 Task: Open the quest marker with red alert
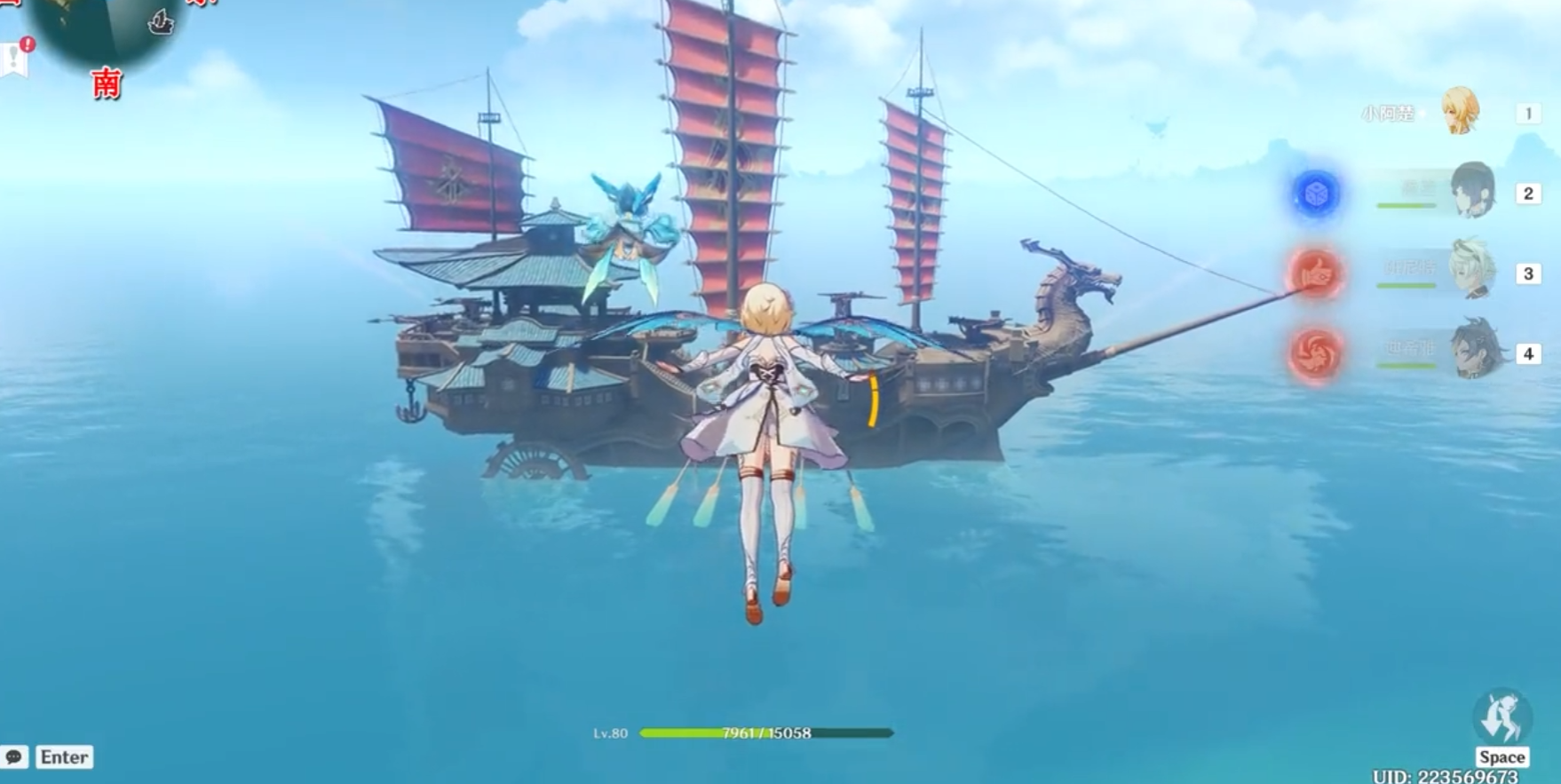pos(15,58)
